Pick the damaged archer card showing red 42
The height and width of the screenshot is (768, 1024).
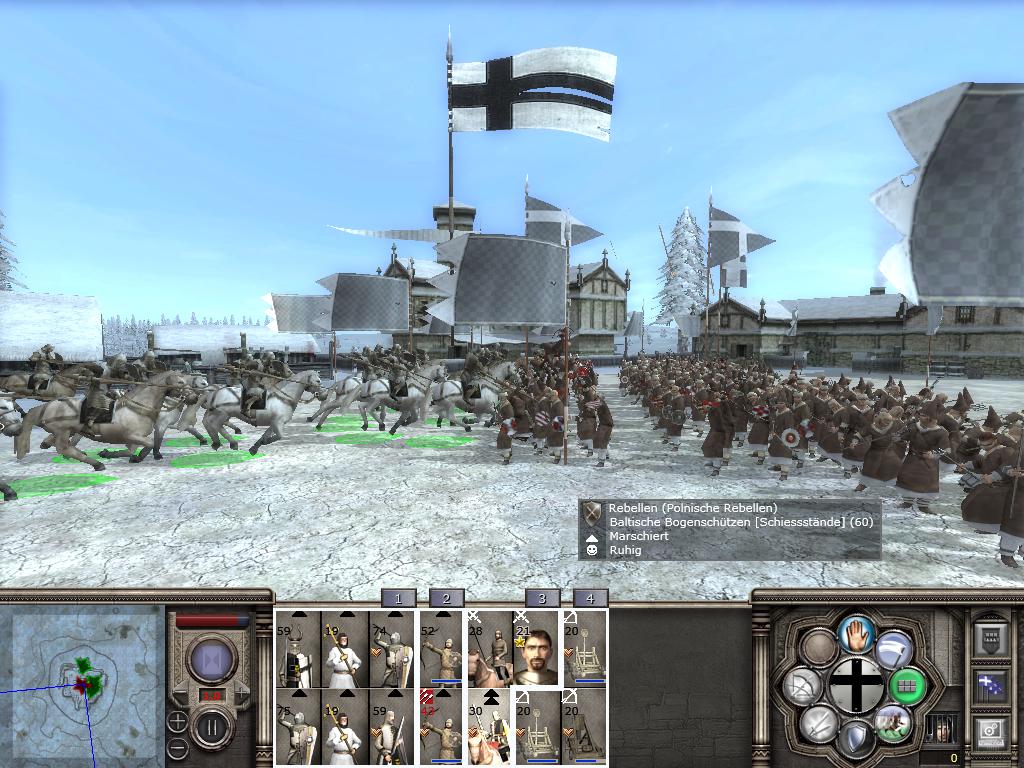(440, 727)
